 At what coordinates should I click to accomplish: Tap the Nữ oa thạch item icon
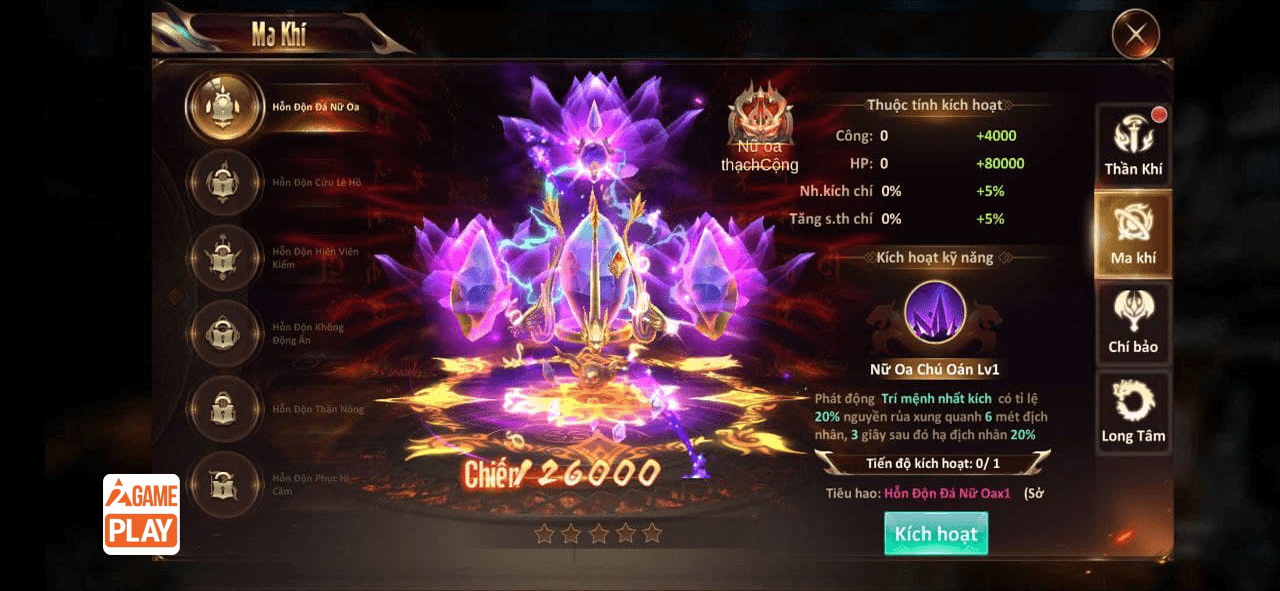pos(760,112)
